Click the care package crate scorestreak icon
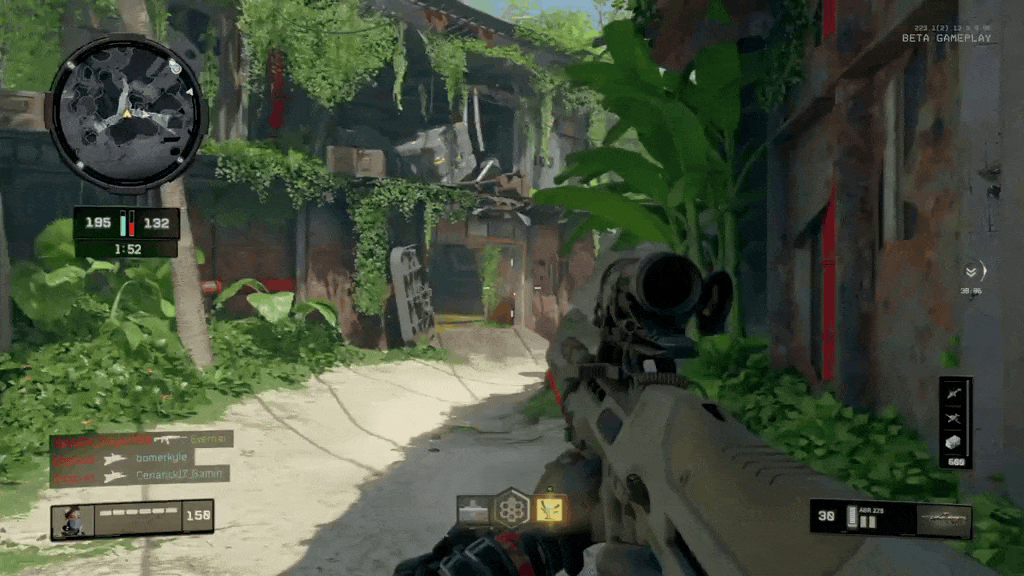Screen dimensions: 1024x576 tap(955, 442)
